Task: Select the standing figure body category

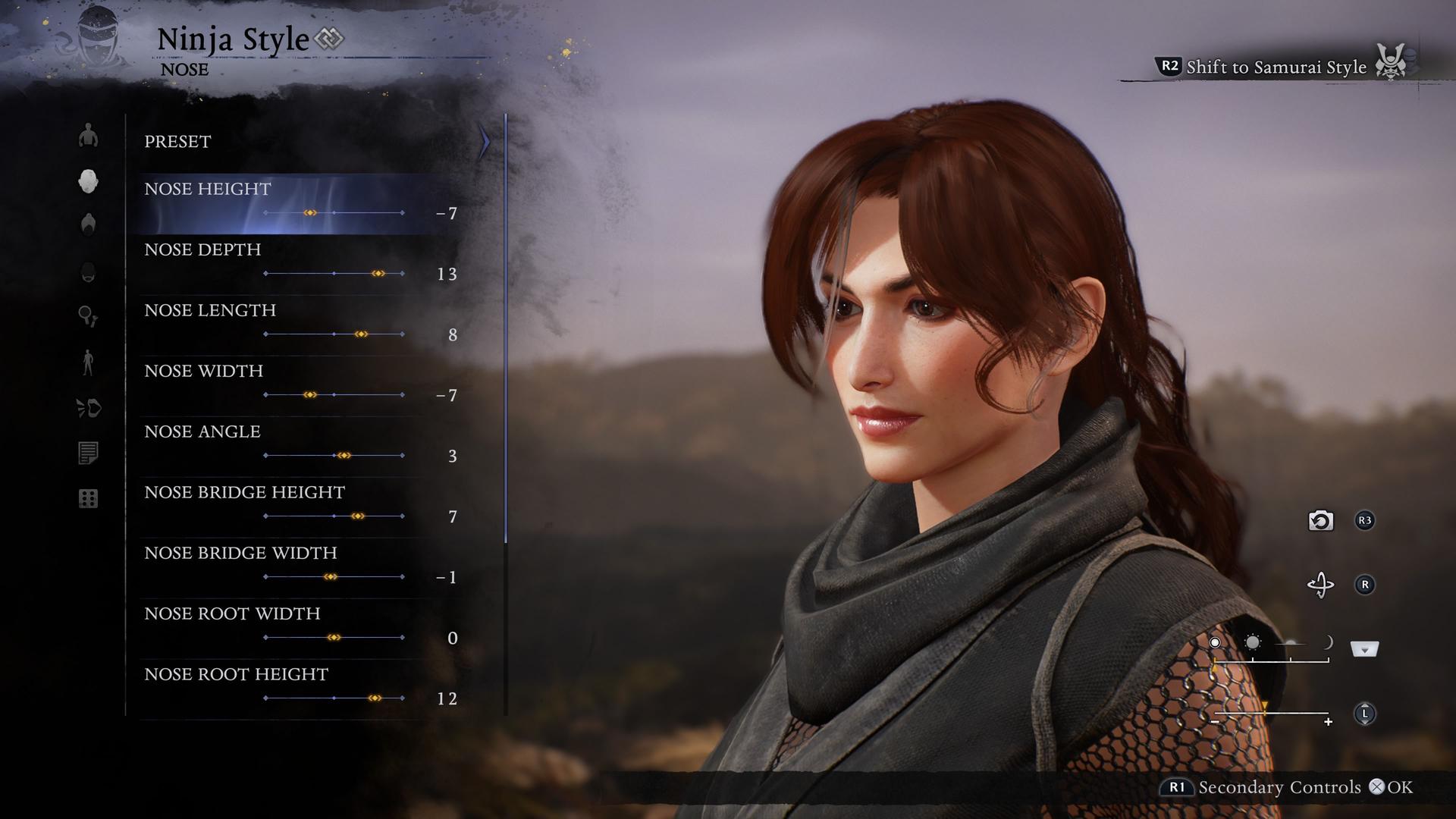Action: pos(89,362)
